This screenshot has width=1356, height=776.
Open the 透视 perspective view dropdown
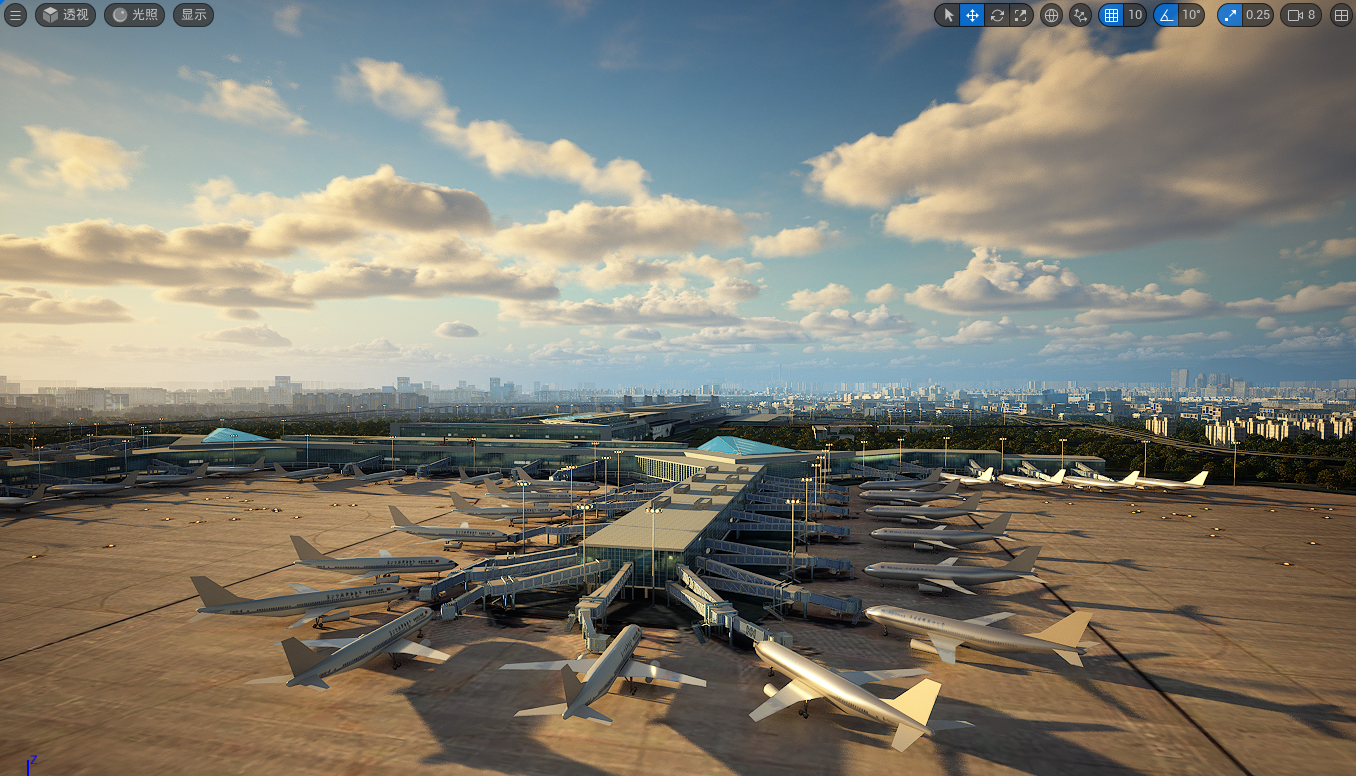click(66, 15)
